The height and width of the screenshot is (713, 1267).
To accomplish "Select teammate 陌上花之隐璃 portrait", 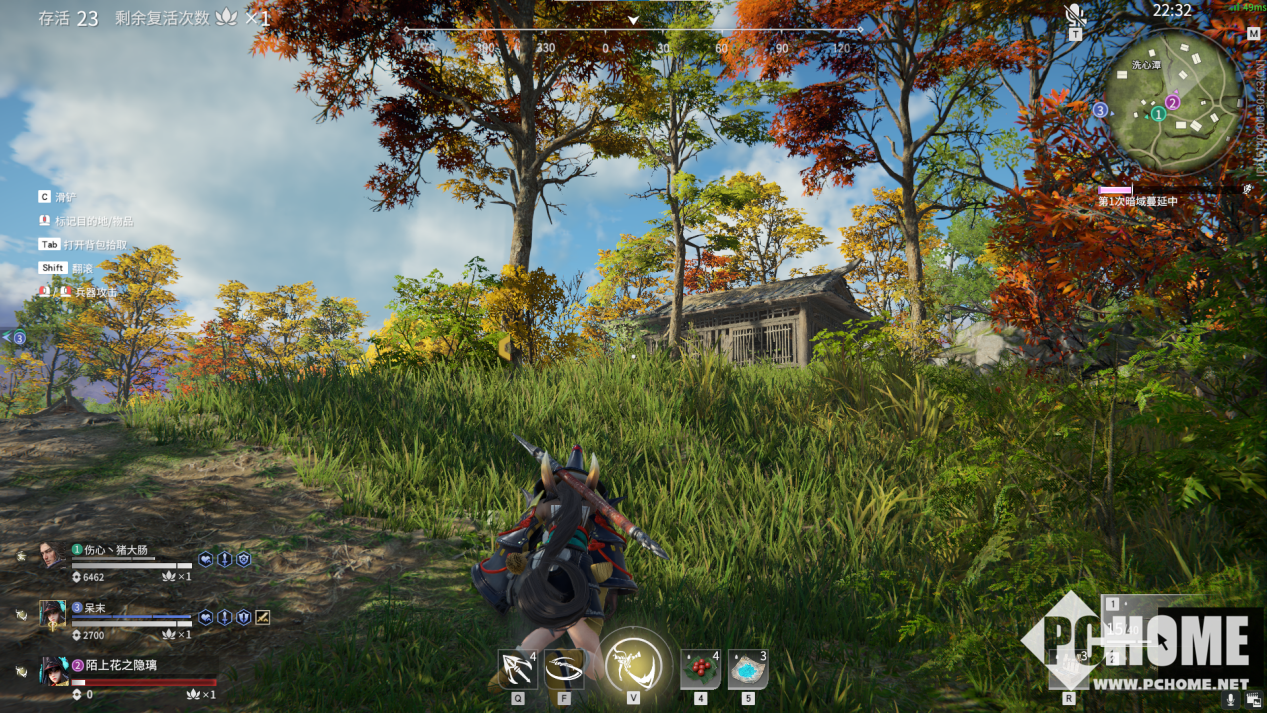I will [x=53, y=670].
